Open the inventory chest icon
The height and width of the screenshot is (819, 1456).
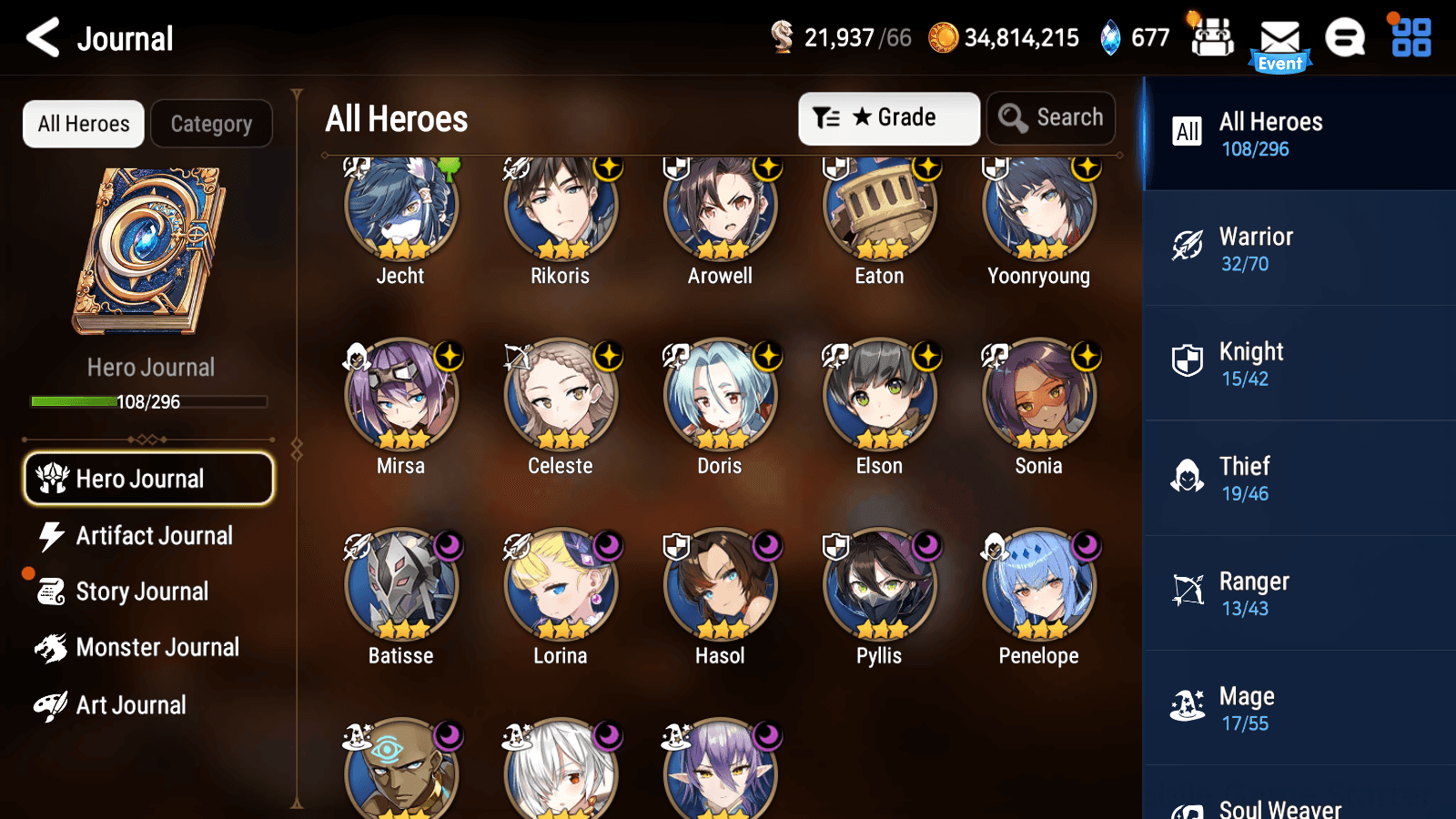1211,38
